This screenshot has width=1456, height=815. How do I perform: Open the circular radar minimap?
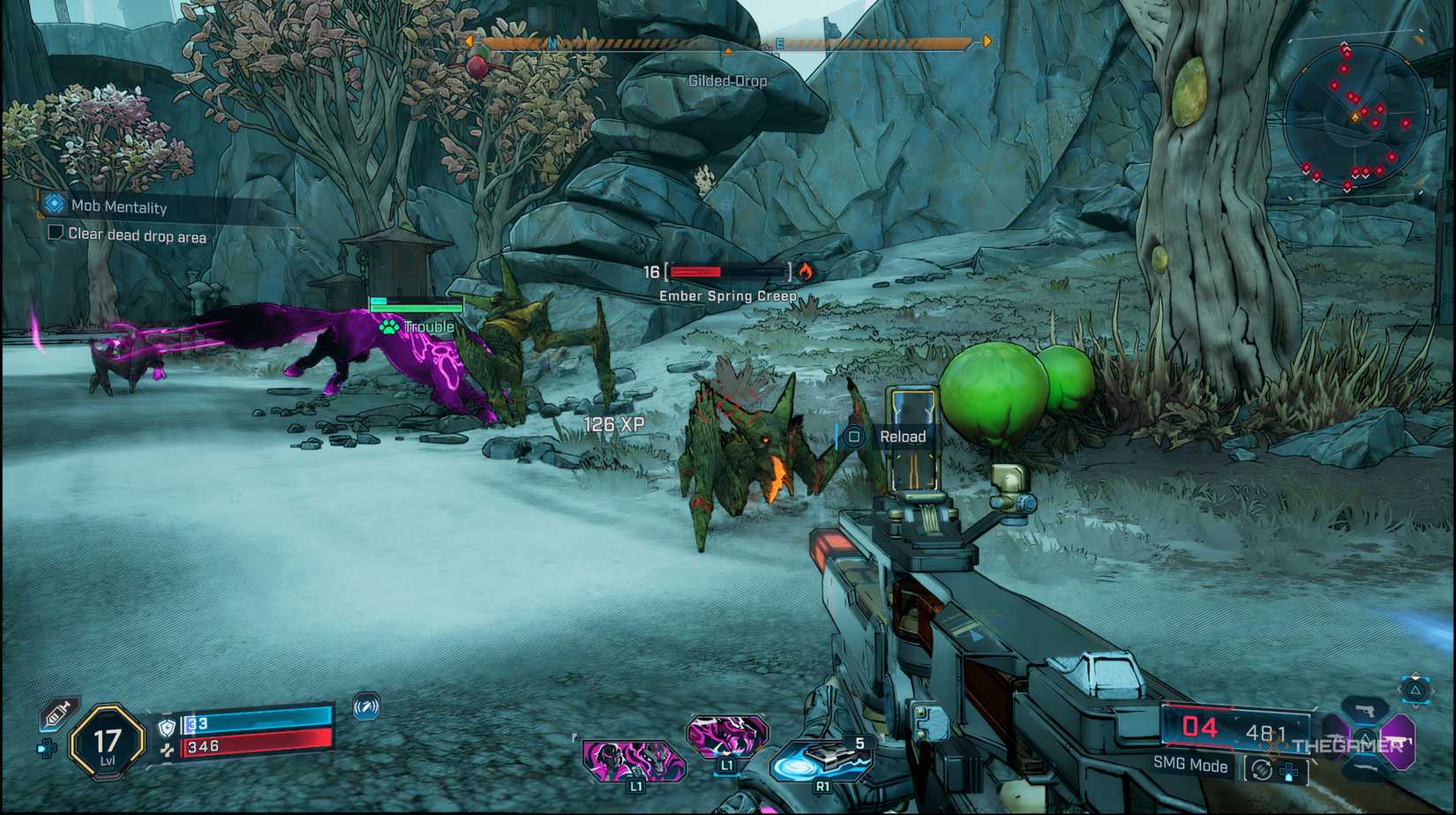coord(1355,115)
